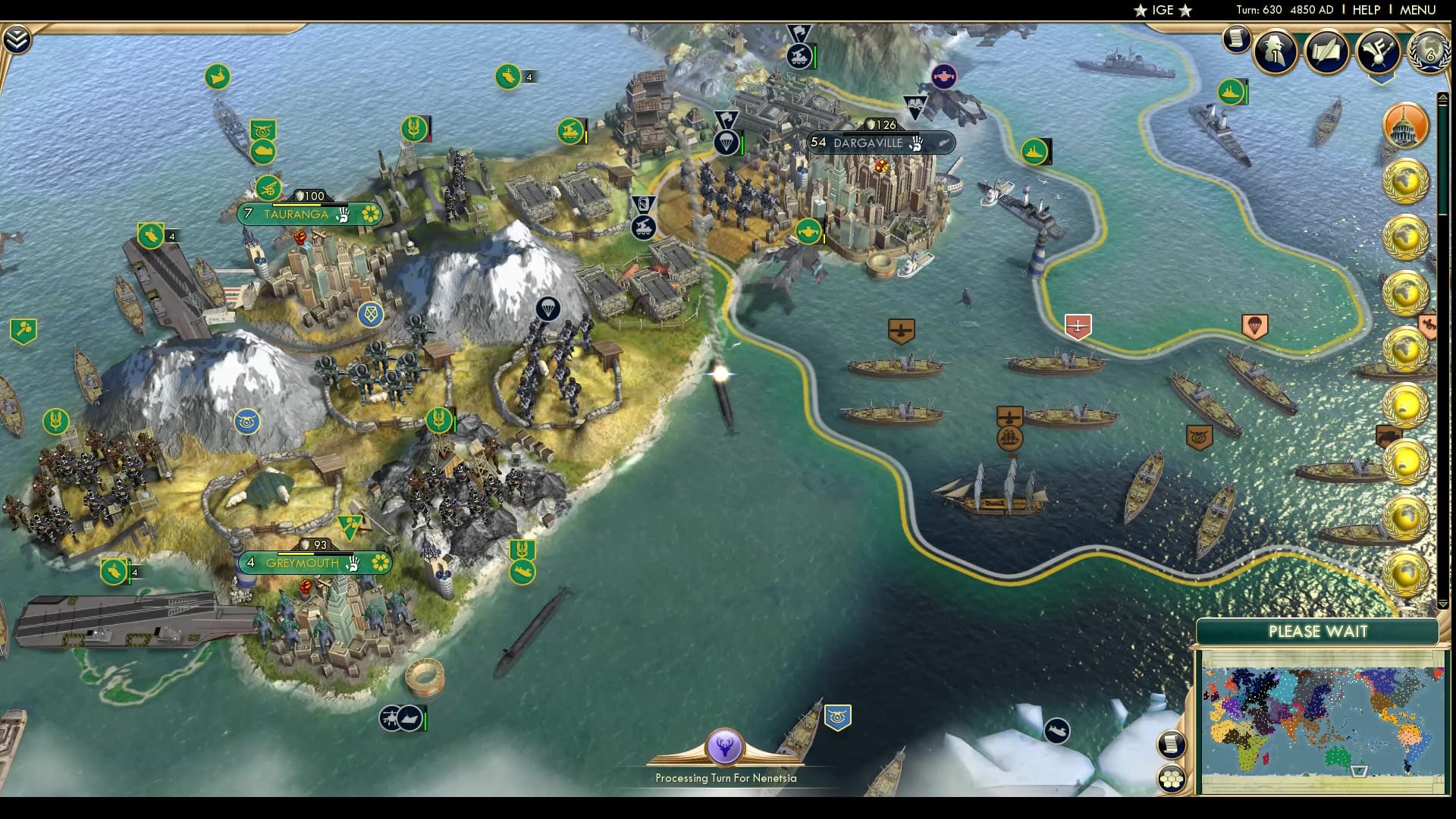Viewport: 1456px width, 819px height.
Task: Open the Espionage overview spy icon
Action: click(1275, 51)
